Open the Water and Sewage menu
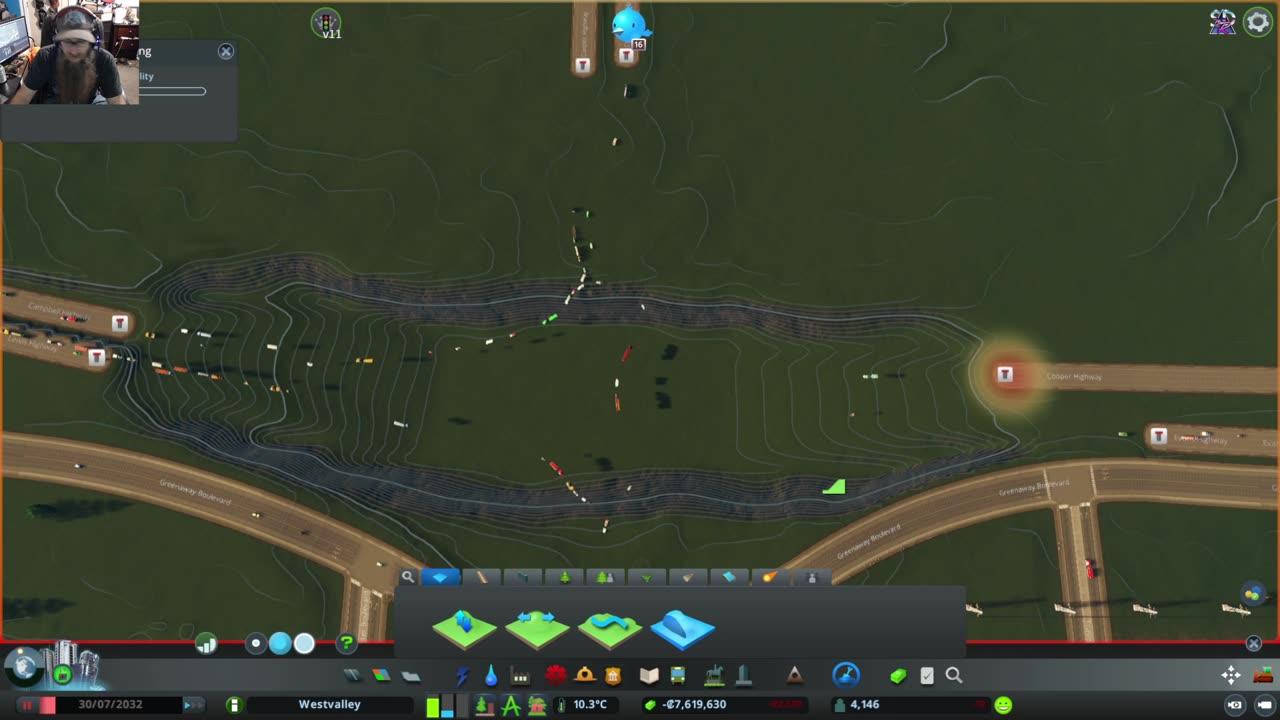 coord(490,676)
